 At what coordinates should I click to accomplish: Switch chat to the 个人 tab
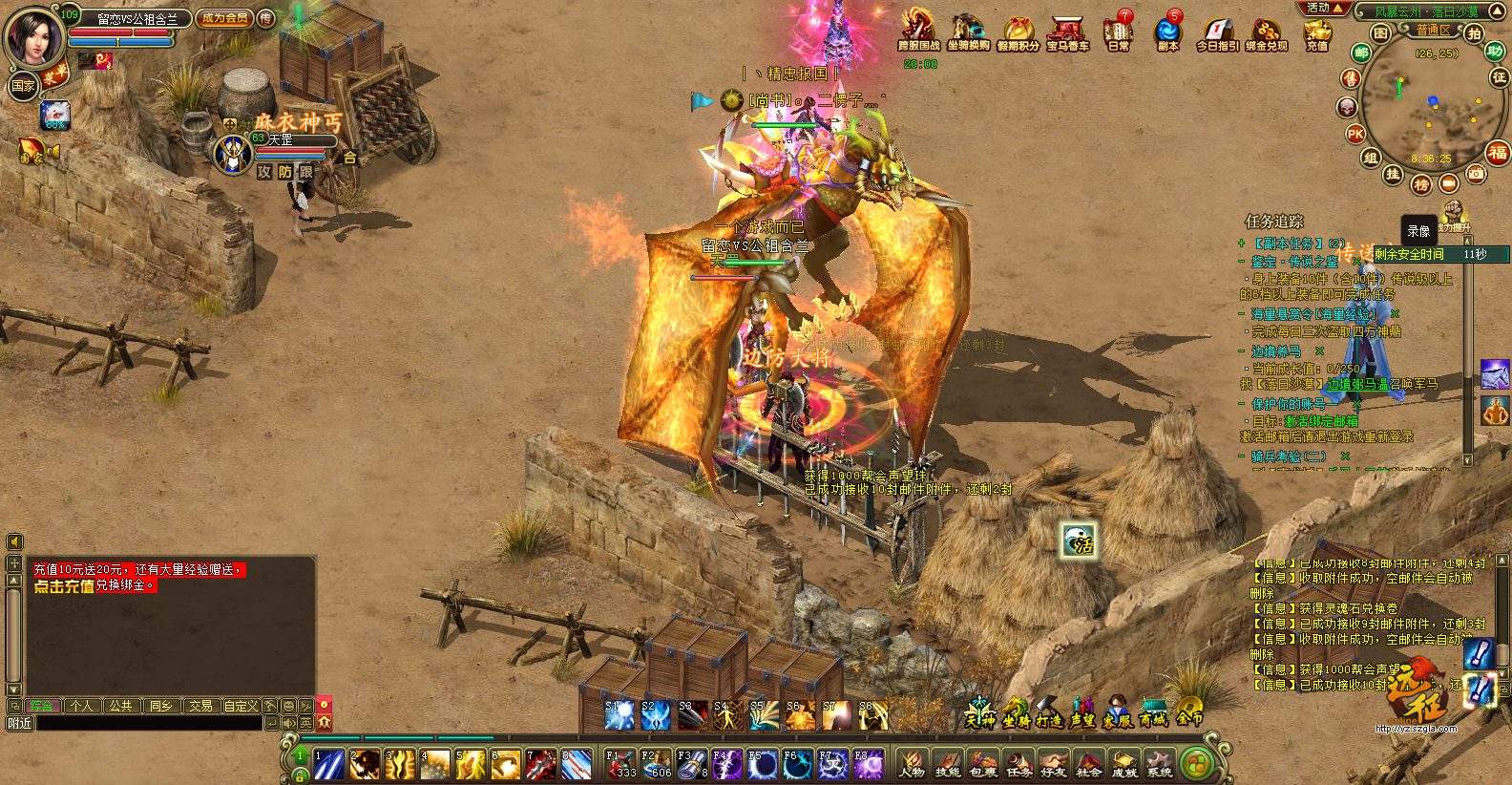coord(81,706)
